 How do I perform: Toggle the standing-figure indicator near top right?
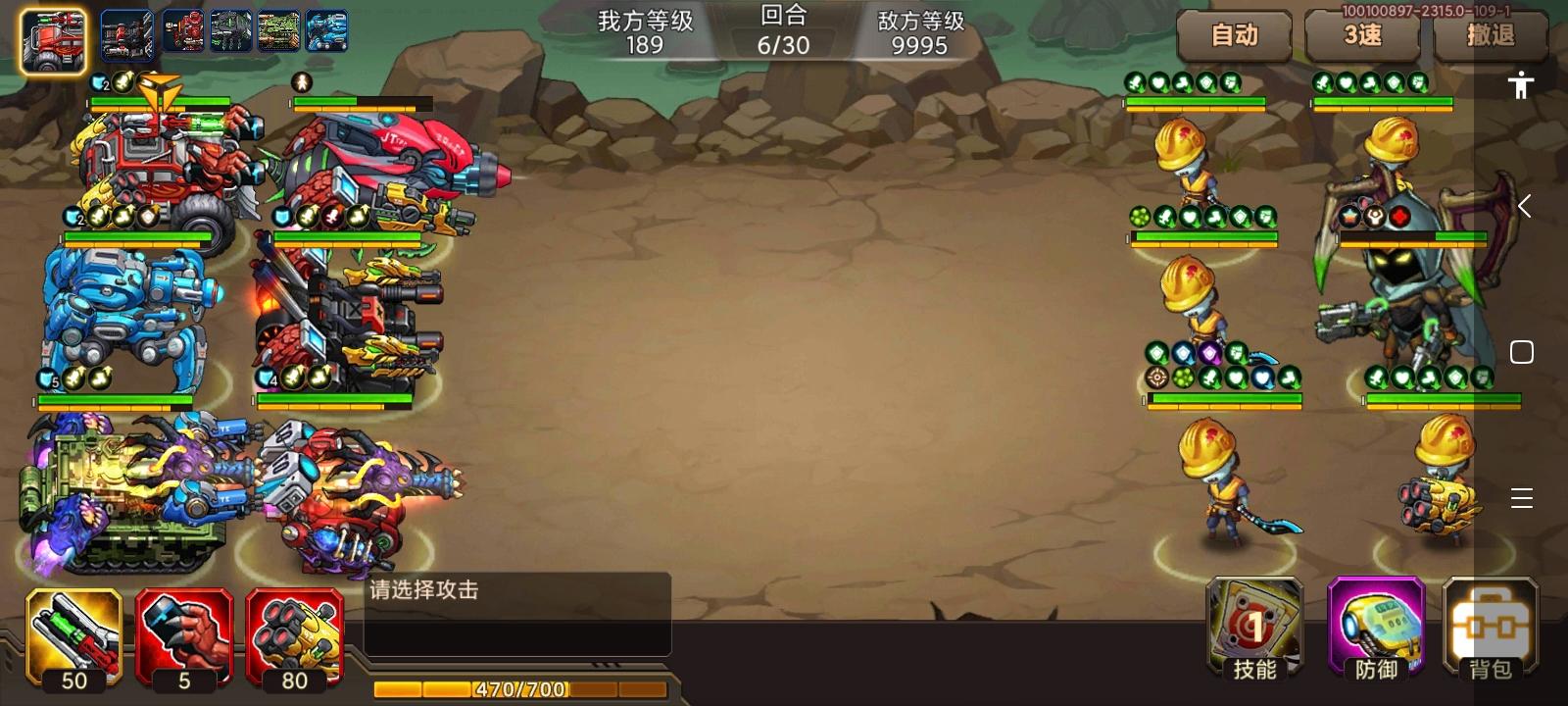click(x=1520, y=86)
